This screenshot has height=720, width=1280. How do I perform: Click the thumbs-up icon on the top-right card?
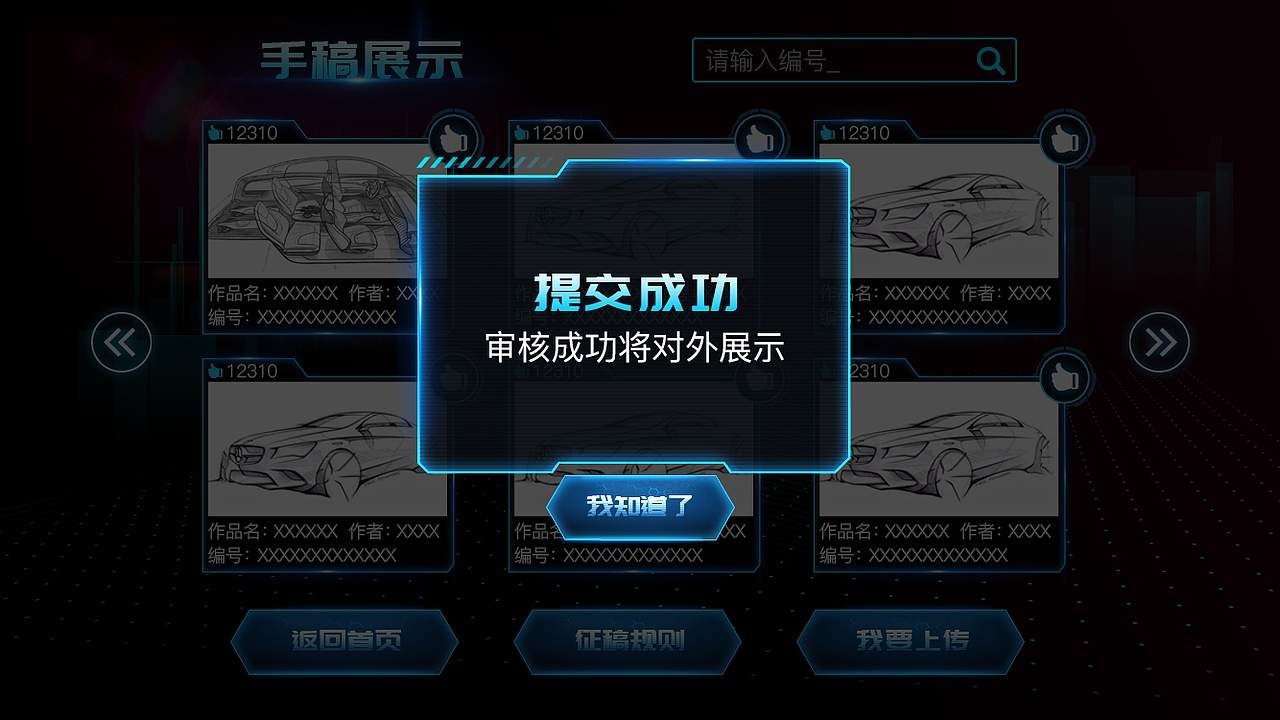point(1063,140)
